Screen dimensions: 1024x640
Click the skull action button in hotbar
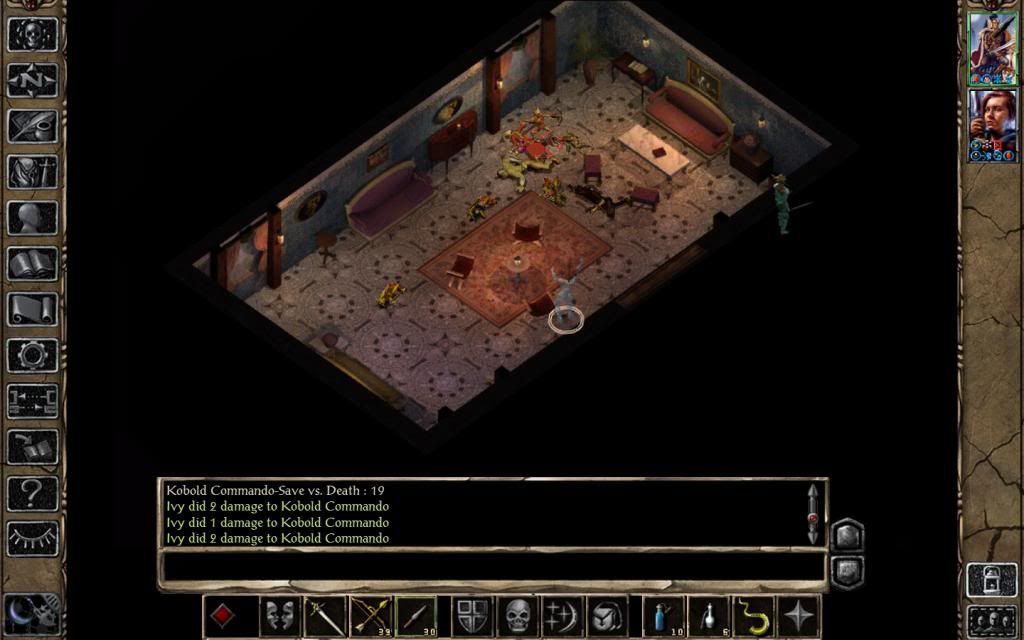(516, 615)
